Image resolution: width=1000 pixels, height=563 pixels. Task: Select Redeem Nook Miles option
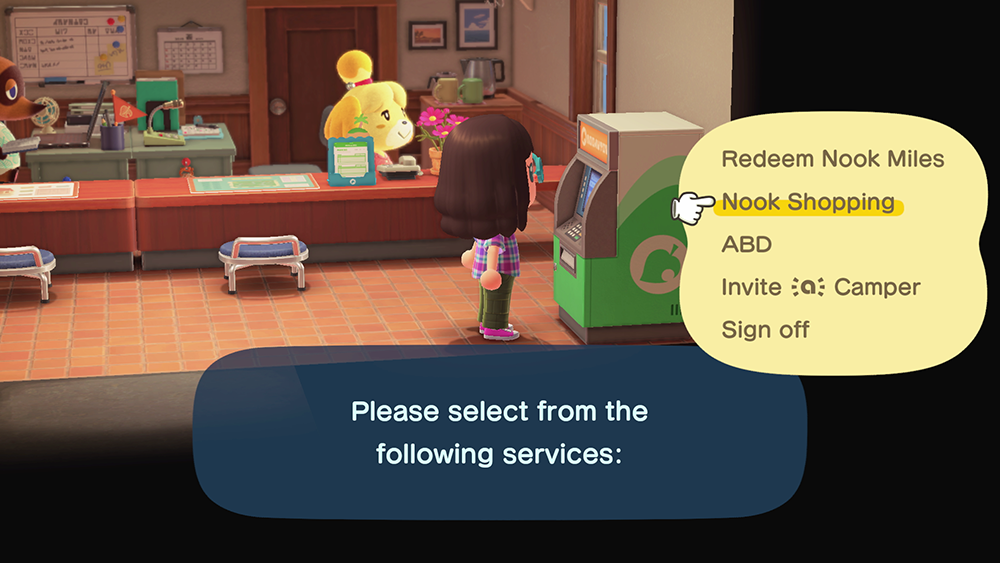coord(832,159)
